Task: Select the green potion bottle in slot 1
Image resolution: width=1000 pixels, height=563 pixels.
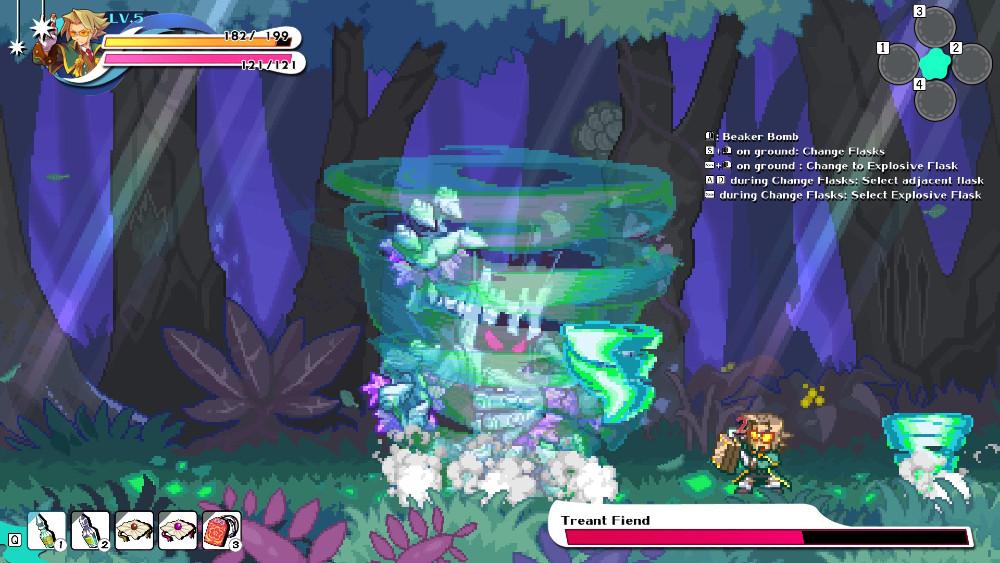Action: click(46, 529)
